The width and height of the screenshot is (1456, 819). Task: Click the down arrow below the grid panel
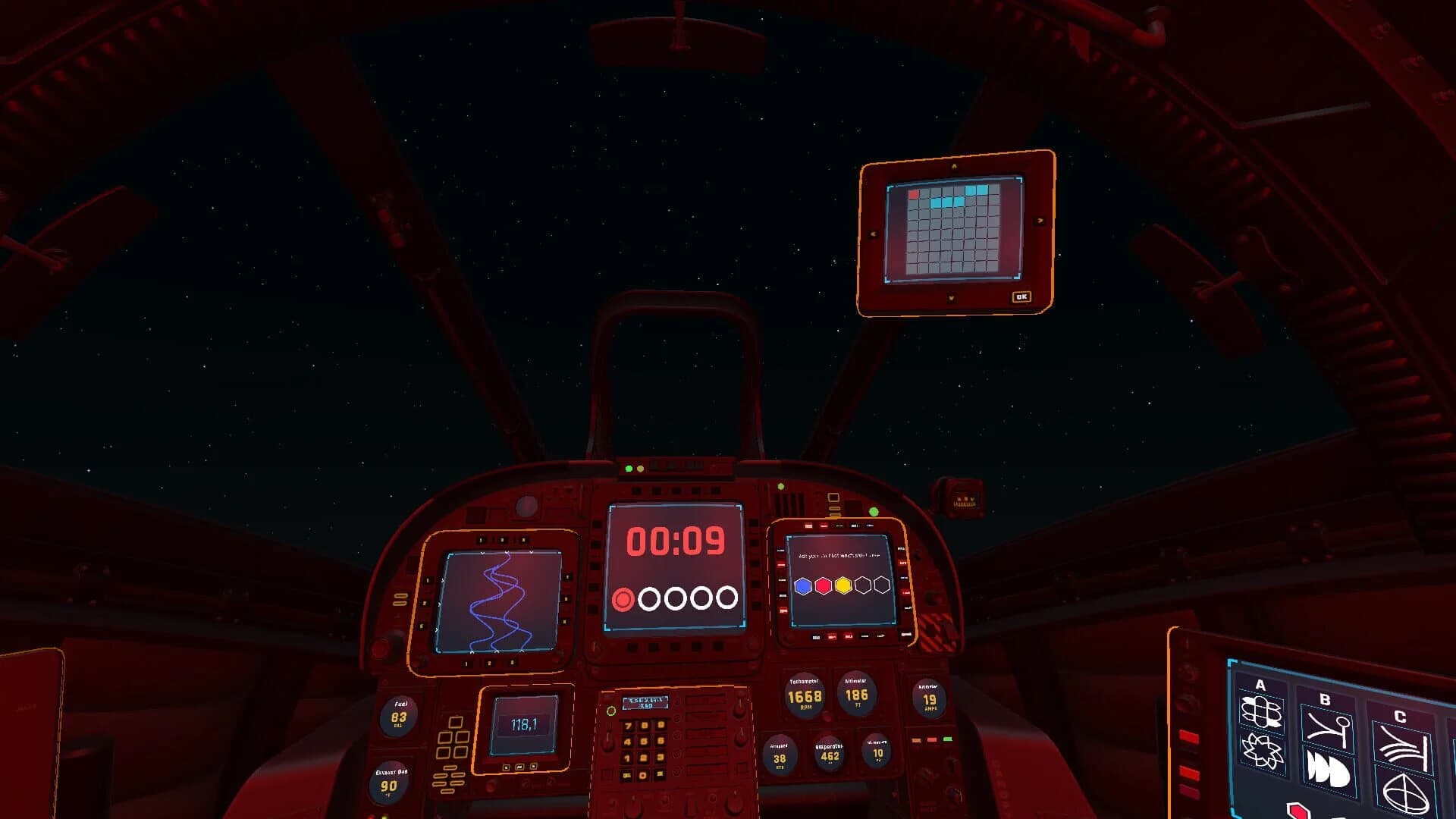(952, 297)
